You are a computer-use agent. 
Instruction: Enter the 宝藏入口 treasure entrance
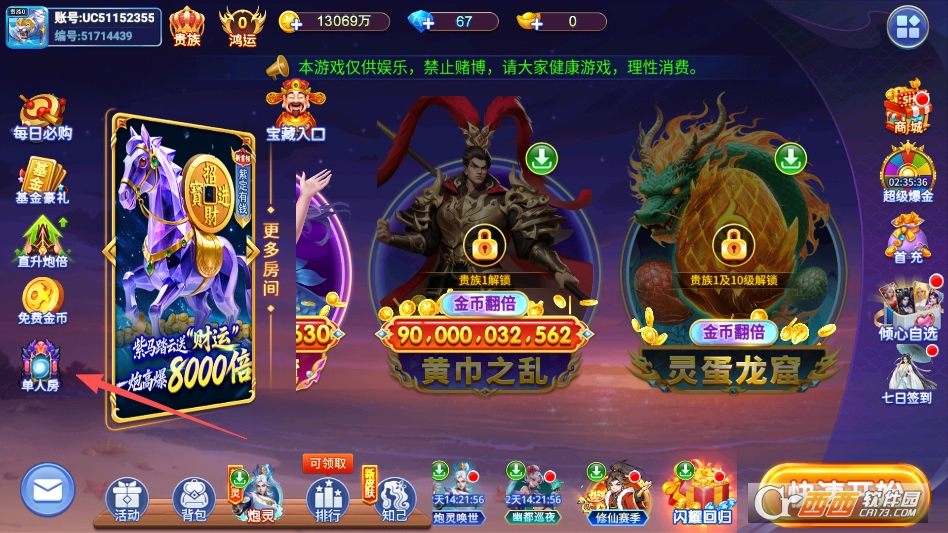296,110
